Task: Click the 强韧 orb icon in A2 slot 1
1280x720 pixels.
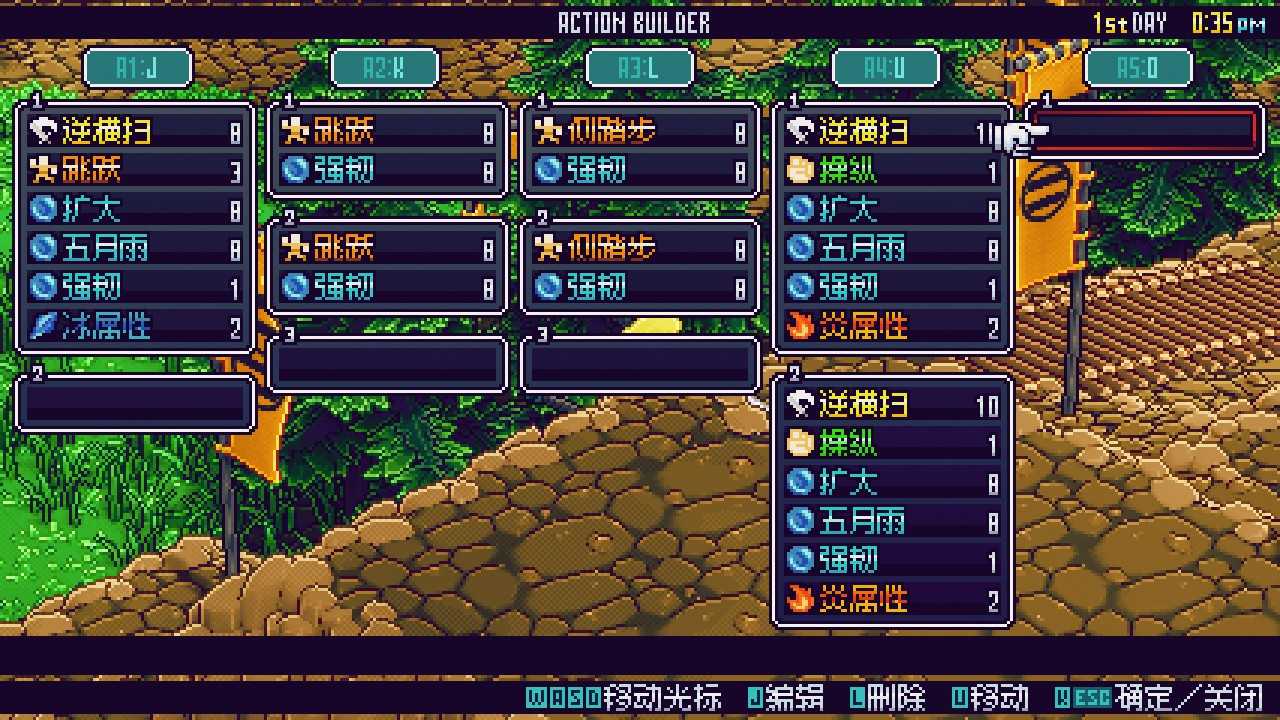Action: [x=296, y=170]
